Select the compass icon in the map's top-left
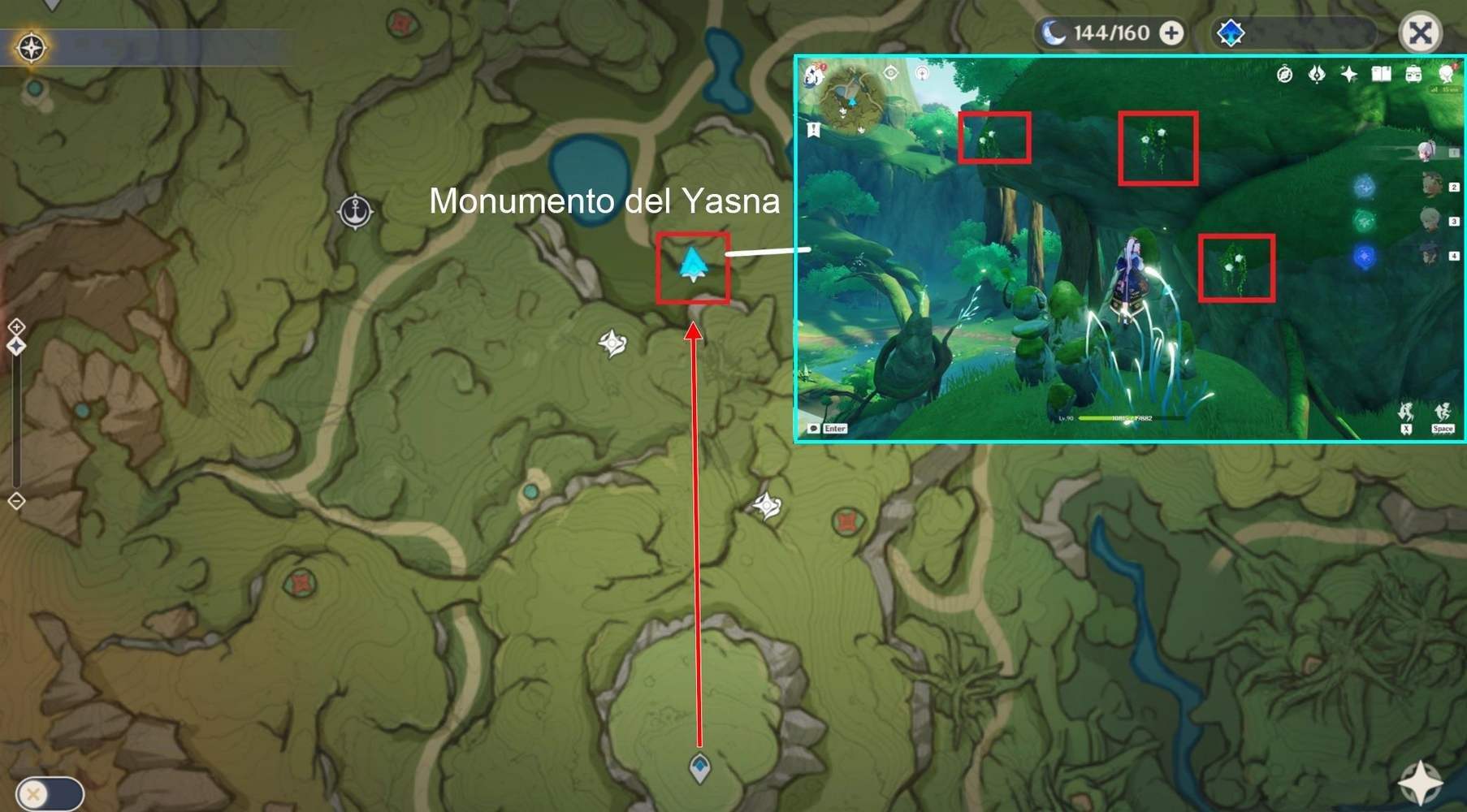Image resolution: width=1467 pixels, height=812 pixels. (x=32, y=47)
